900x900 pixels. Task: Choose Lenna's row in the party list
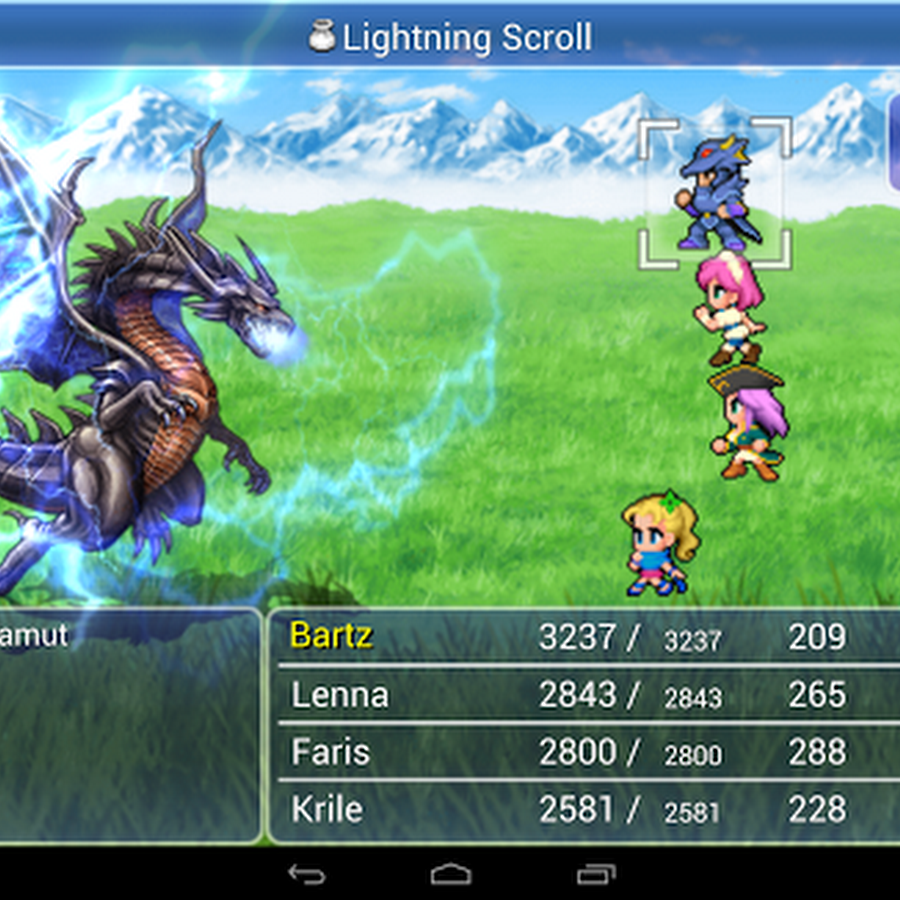click(340, 694)
